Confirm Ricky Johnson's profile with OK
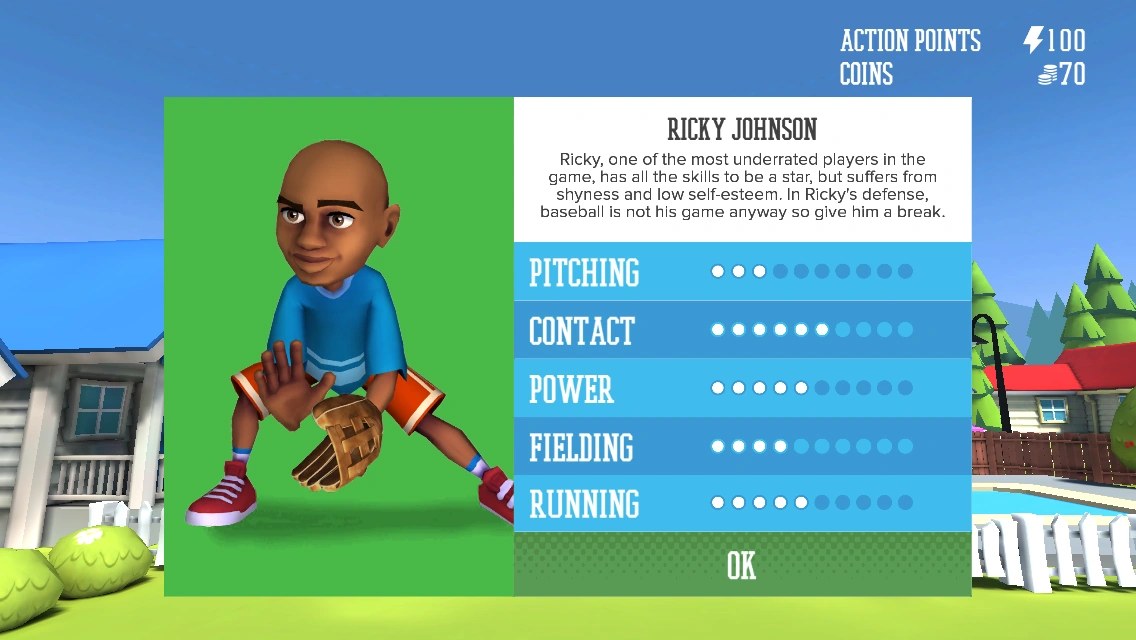This screenshot has height=640, width=1136. (741, 565)
